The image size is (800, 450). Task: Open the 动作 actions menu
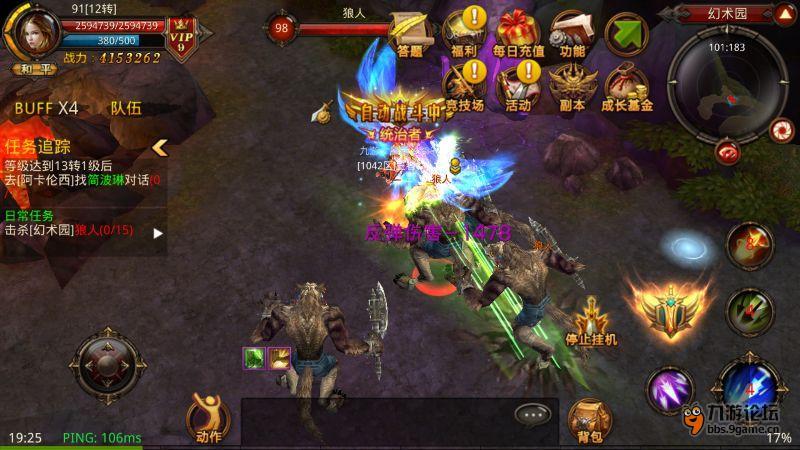(208, 414)
